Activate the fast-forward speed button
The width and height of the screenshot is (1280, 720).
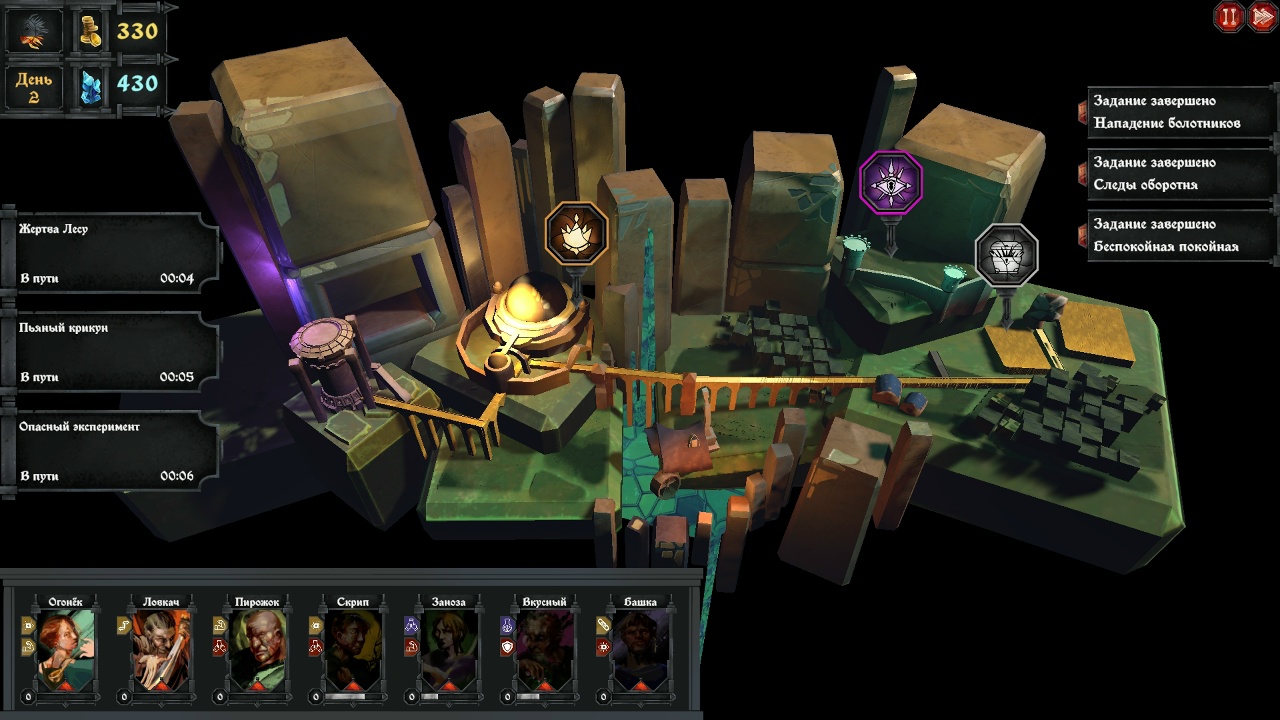[x=1261, y=17]
